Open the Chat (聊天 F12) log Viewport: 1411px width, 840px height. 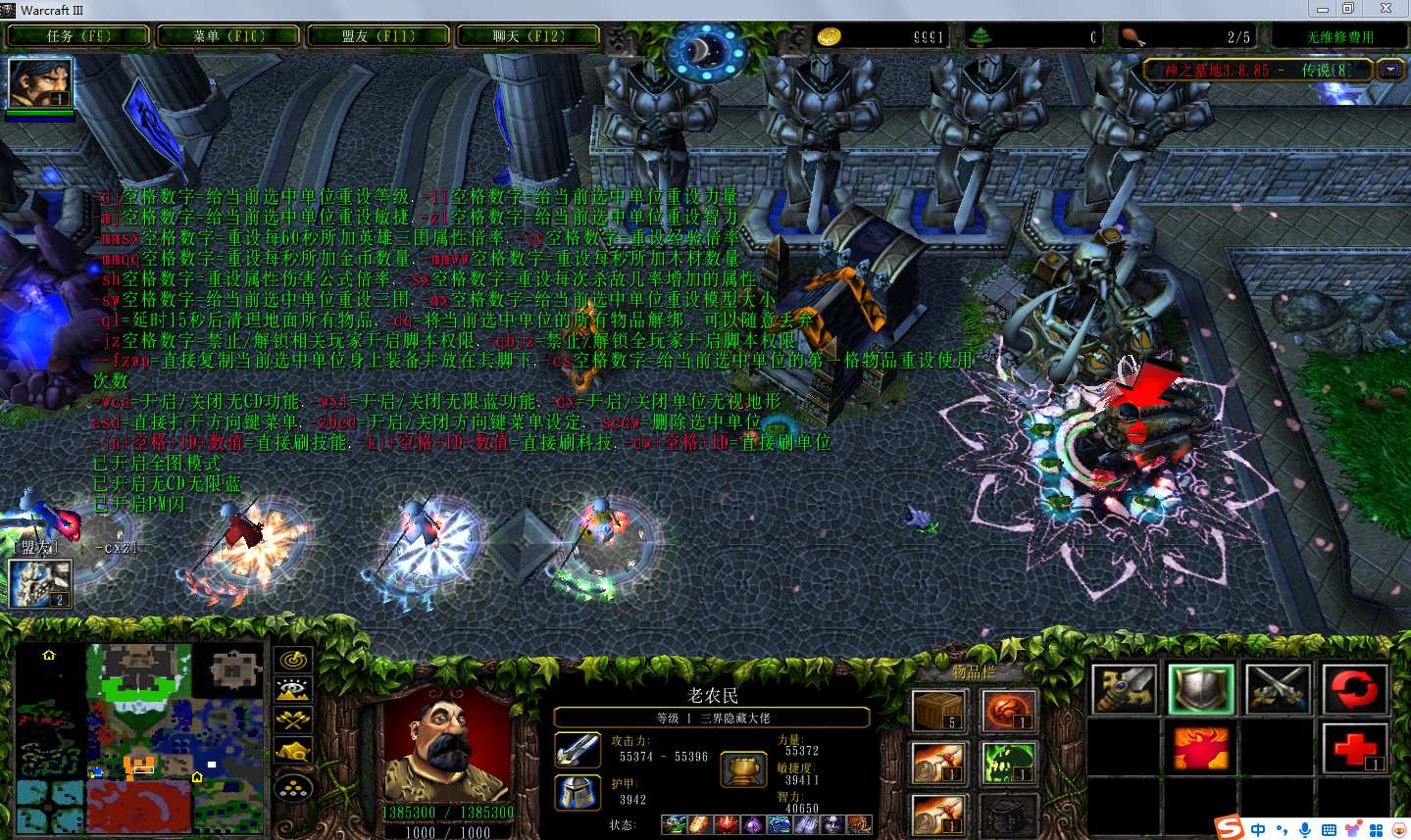pos(529,36)
